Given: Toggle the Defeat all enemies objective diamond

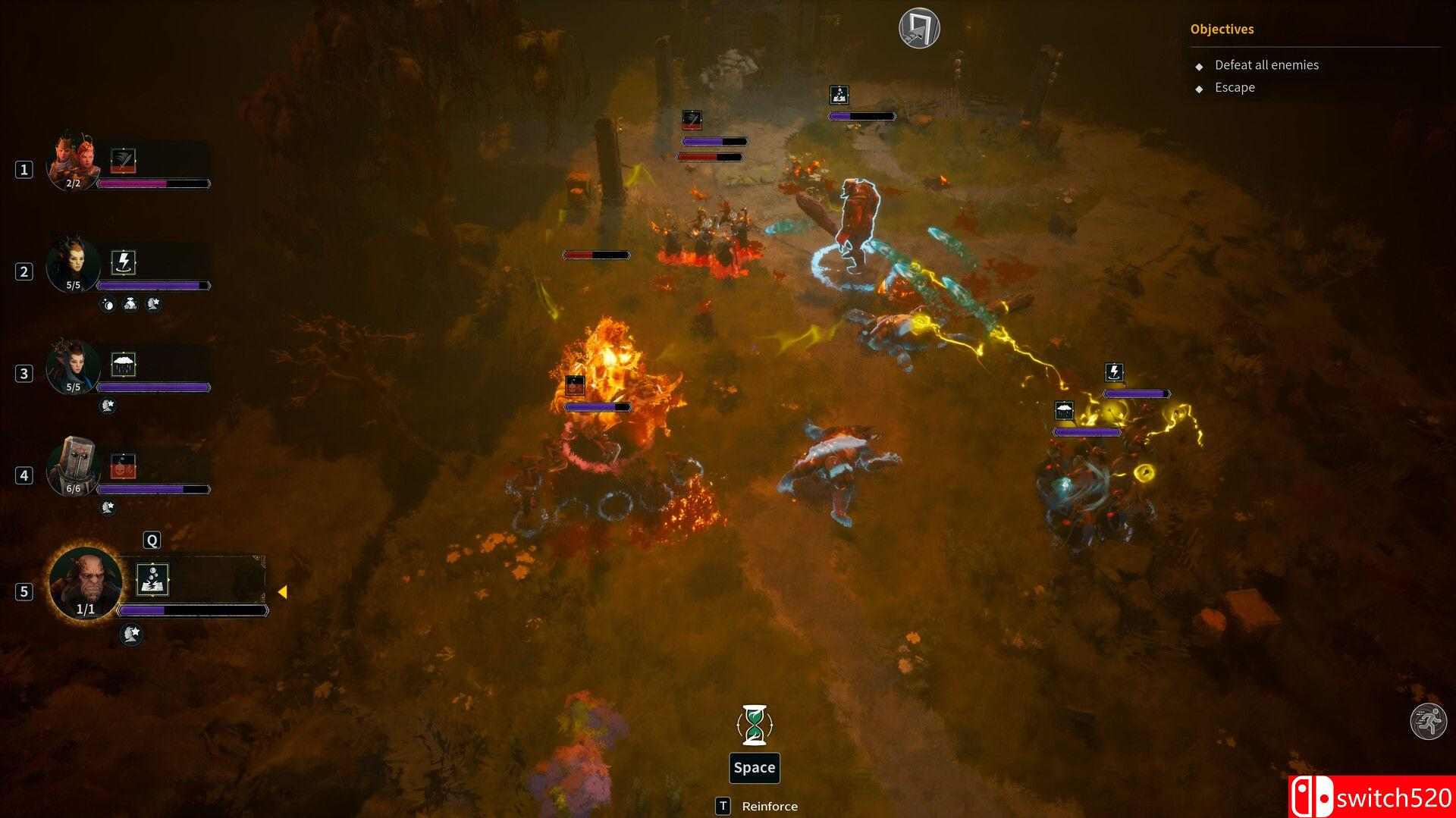Looking at the screenshot, I should (x=1199, y=66).
